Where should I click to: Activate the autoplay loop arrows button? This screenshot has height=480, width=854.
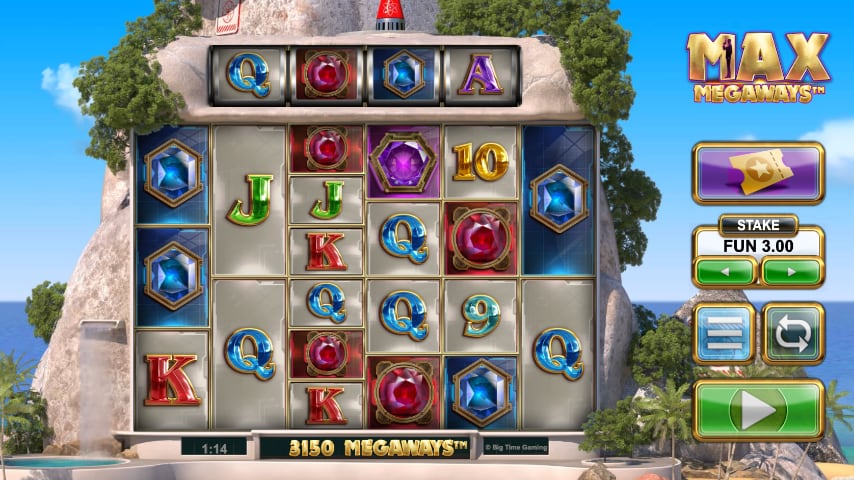pyautogui.click(x=792, y=333)
